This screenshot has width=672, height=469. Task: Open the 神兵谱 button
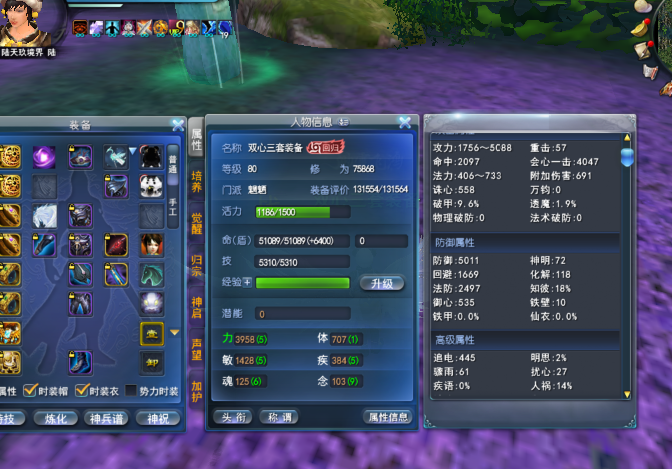tap(107, 418)
